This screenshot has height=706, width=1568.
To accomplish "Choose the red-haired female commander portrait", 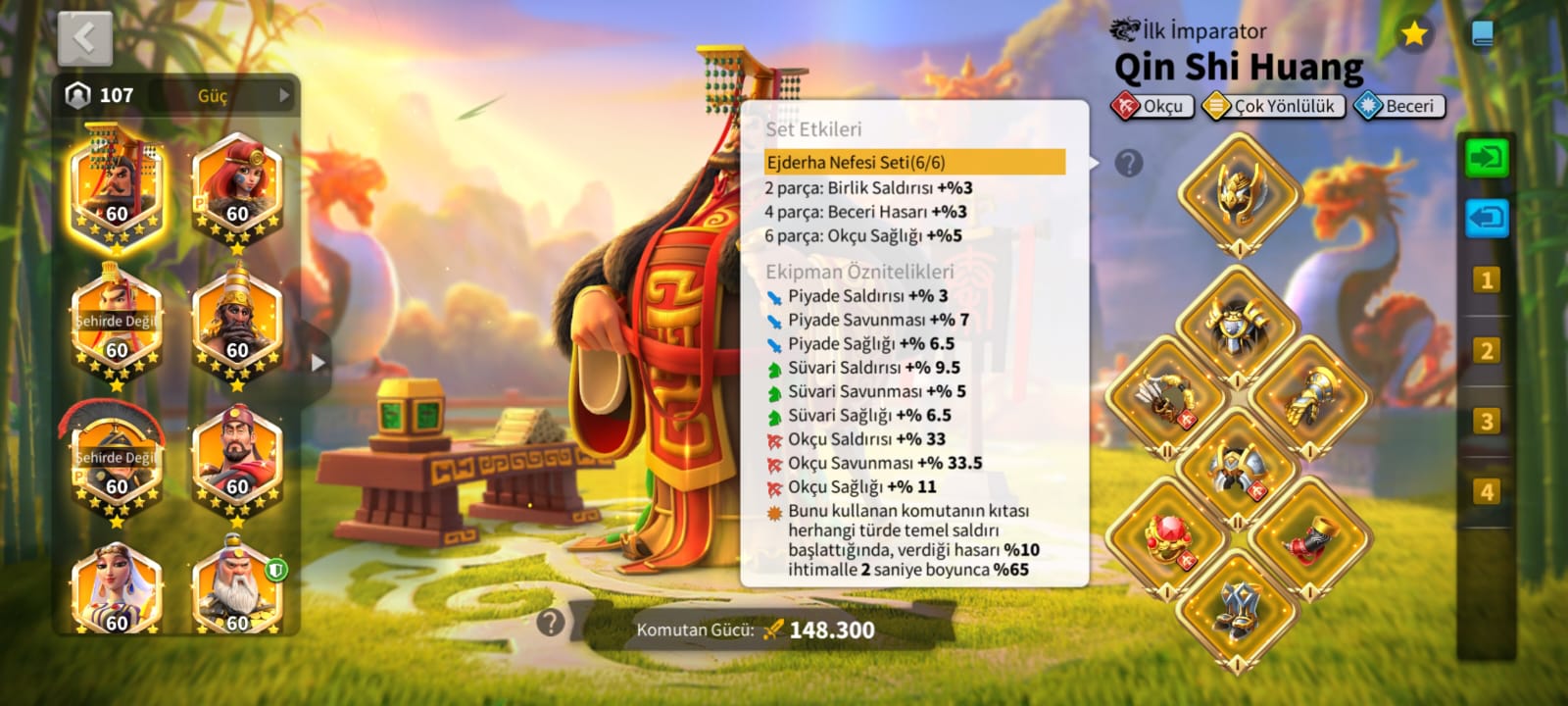I will coord(237,188).
